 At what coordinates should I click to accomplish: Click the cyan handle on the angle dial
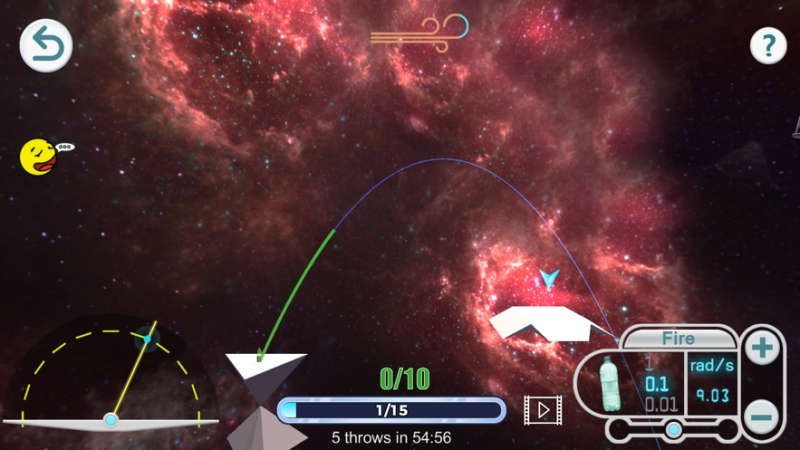[147, 340]
